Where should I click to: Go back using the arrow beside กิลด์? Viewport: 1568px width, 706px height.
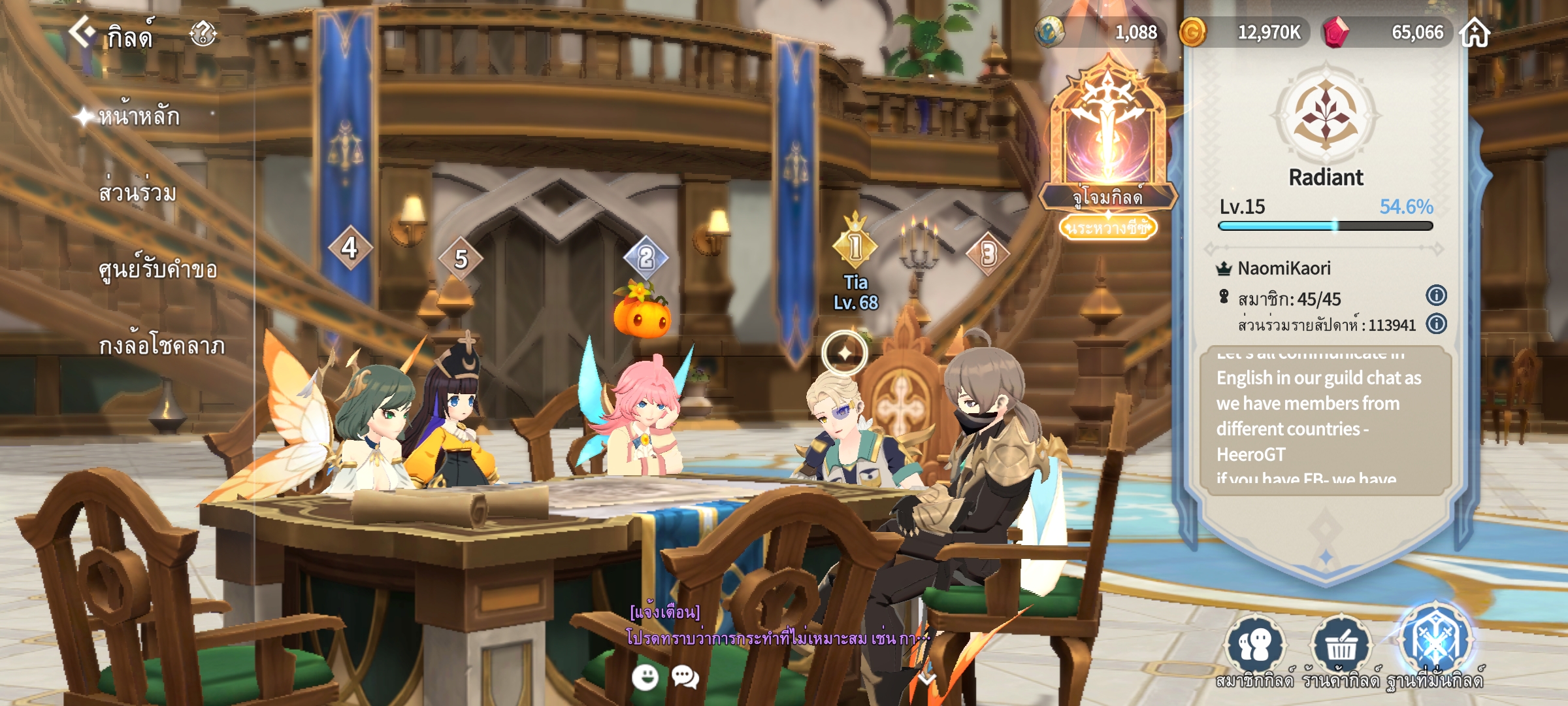pyautogui.click(x=82, y=31)
